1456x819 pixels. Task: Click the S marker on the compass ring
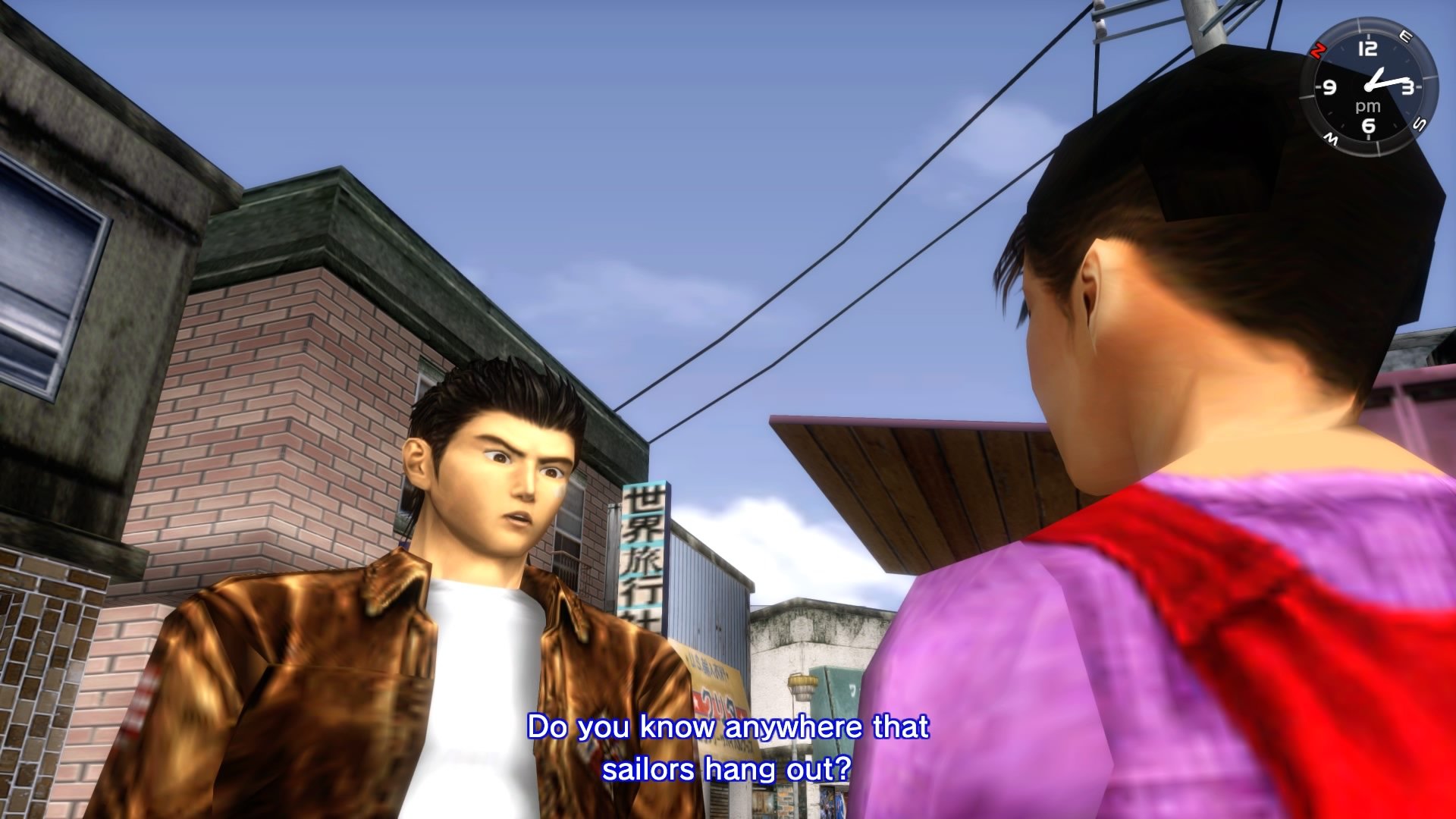point(1419,124)
